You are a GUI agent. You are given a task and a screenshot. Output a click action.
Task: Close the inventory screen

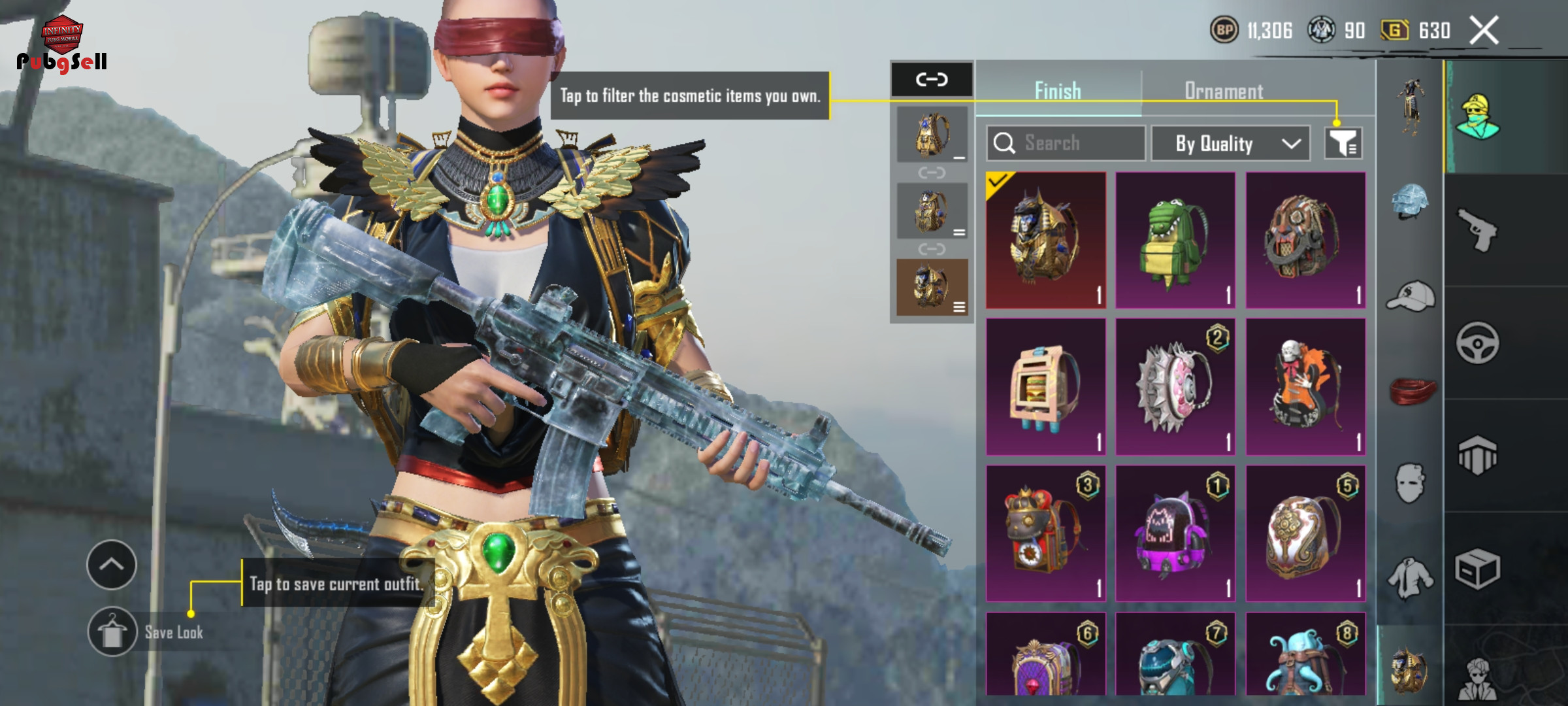click(x=1484, y=31)
